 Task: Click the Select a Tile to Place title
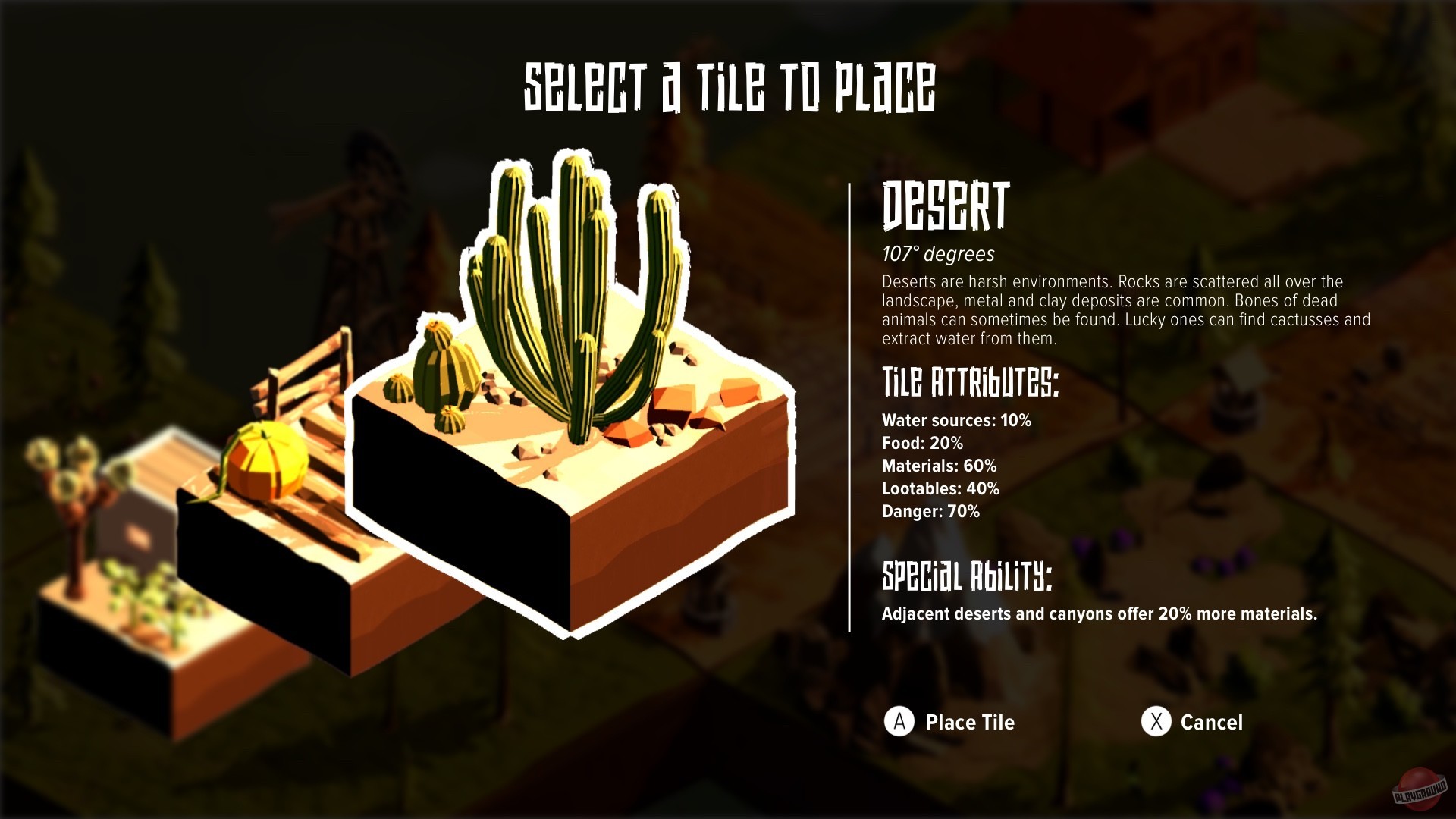(x=730, y=86)
